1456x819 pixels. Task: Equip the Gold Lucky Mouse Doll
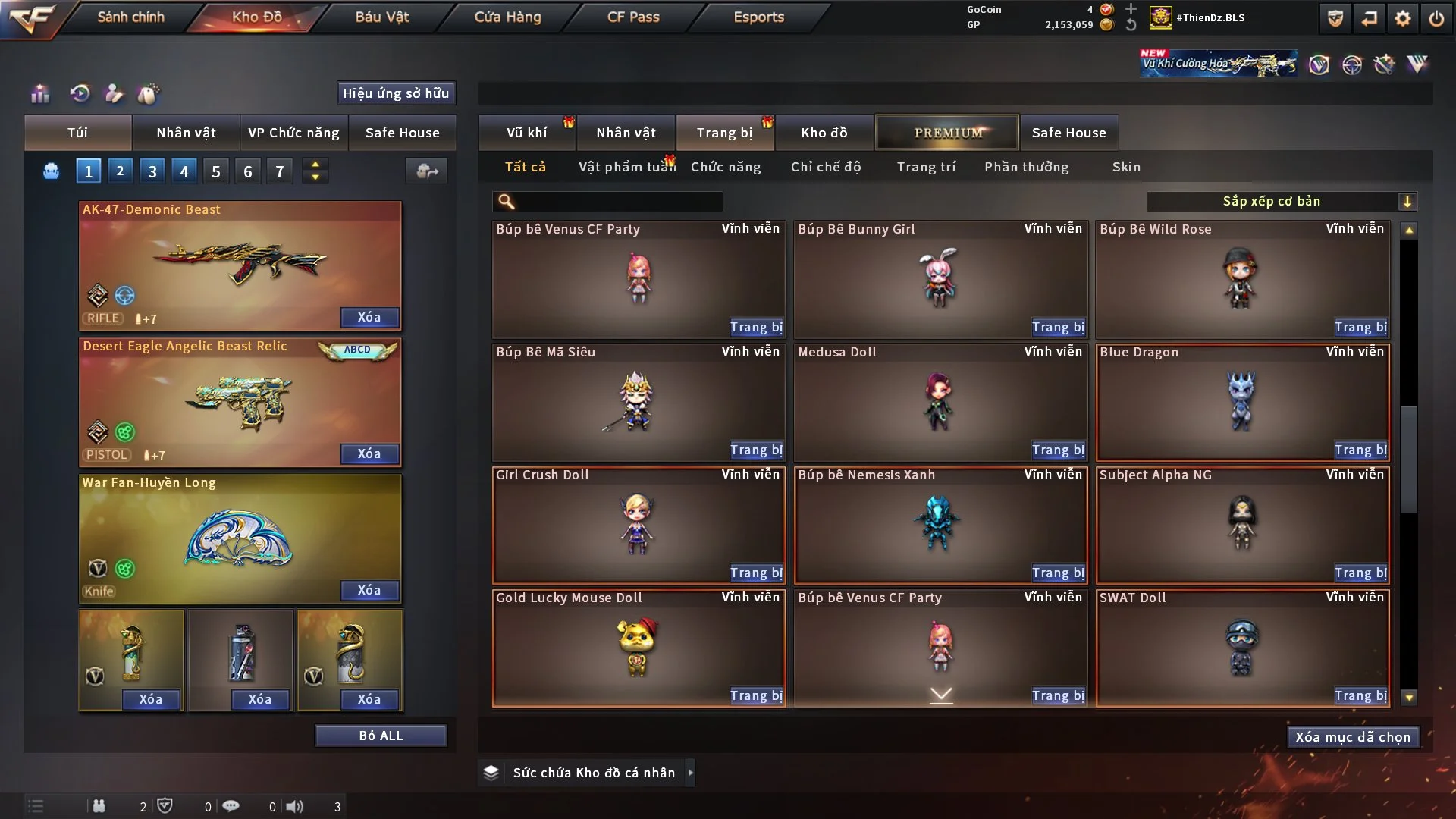pos(756,695)
